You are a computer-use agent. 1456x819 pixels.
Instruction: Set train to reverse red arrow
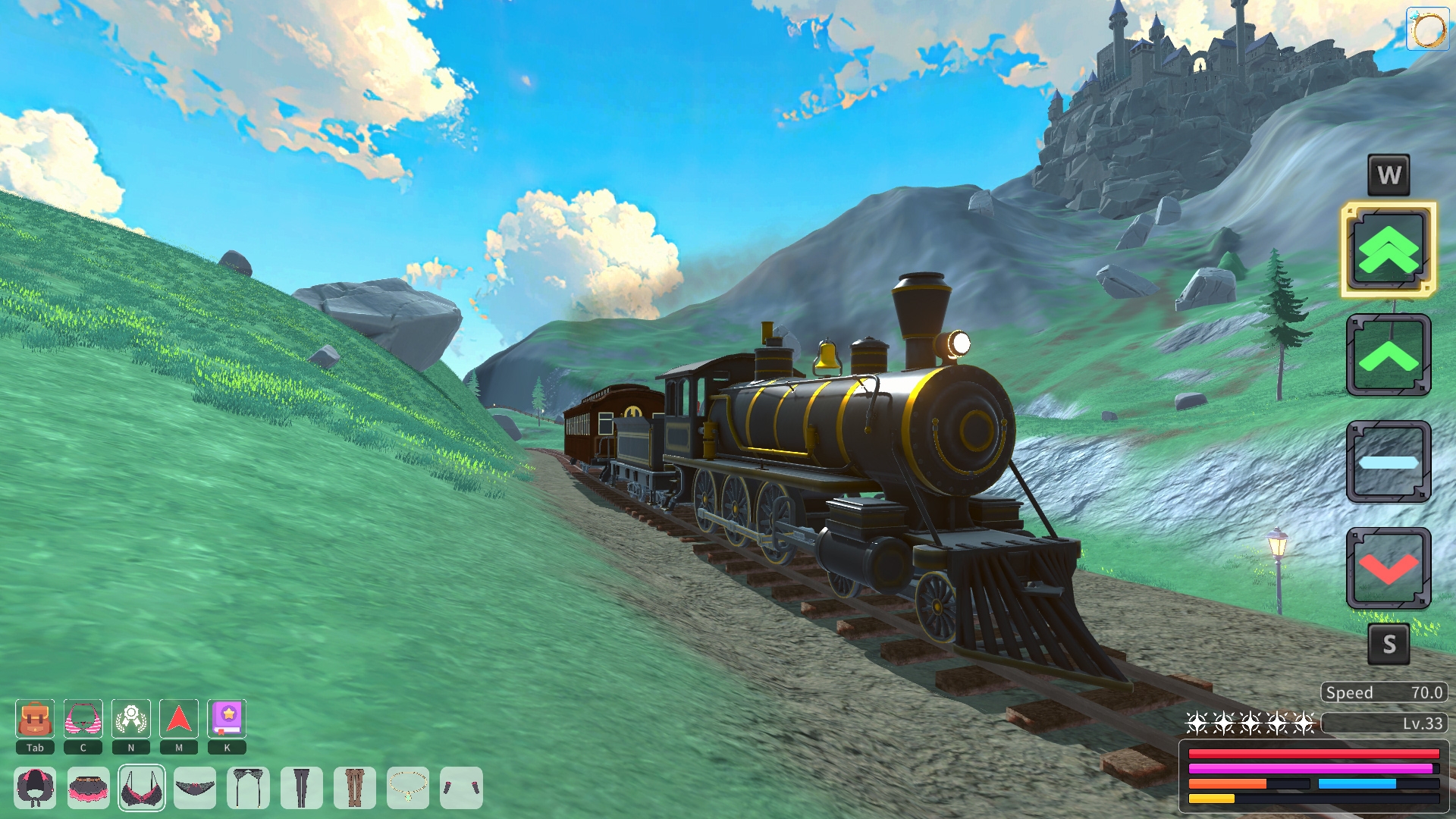click(1388, 569)
